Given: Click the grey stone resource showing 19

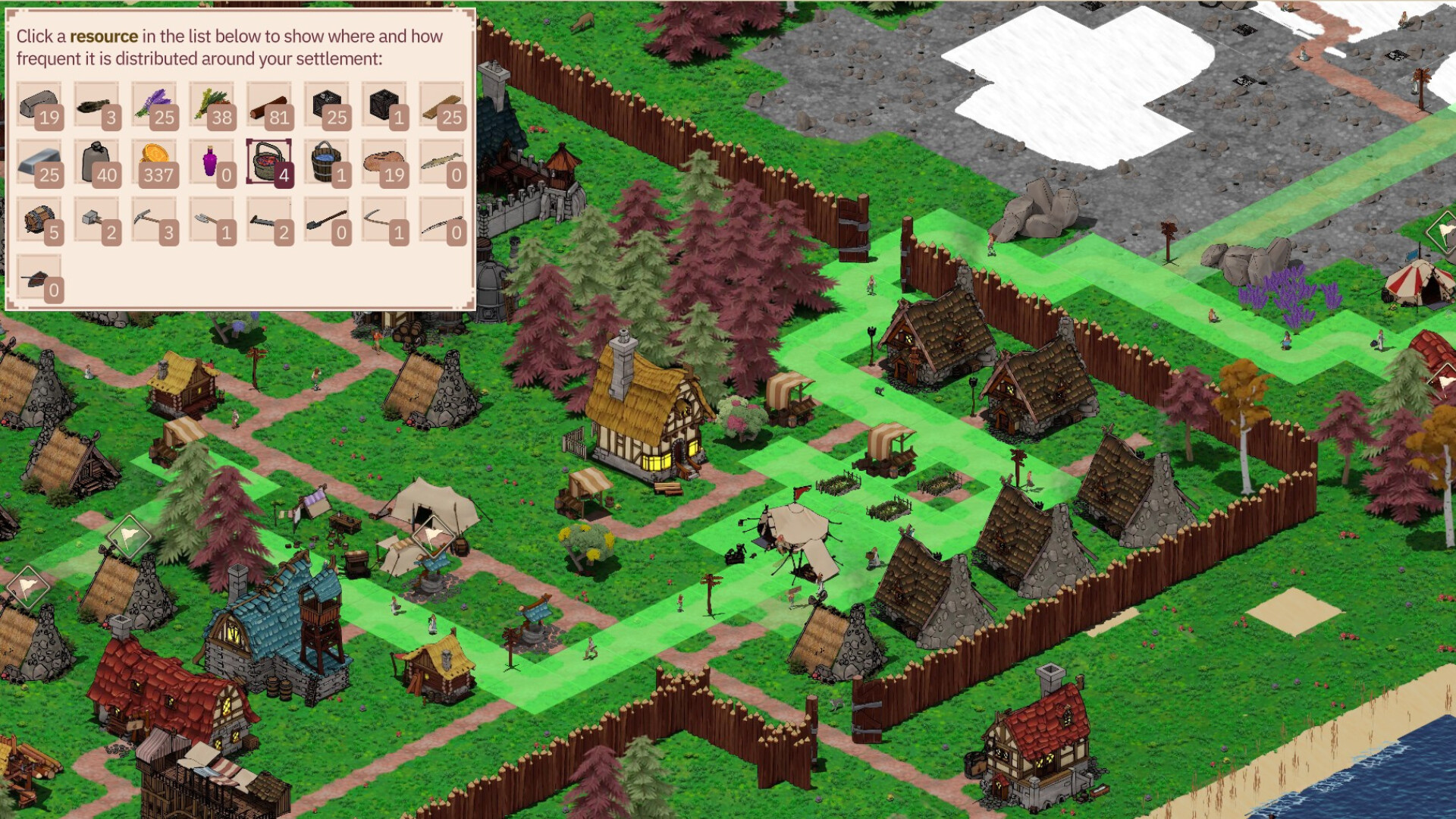Looking at the screenshot, I should [x=42, y=106].
